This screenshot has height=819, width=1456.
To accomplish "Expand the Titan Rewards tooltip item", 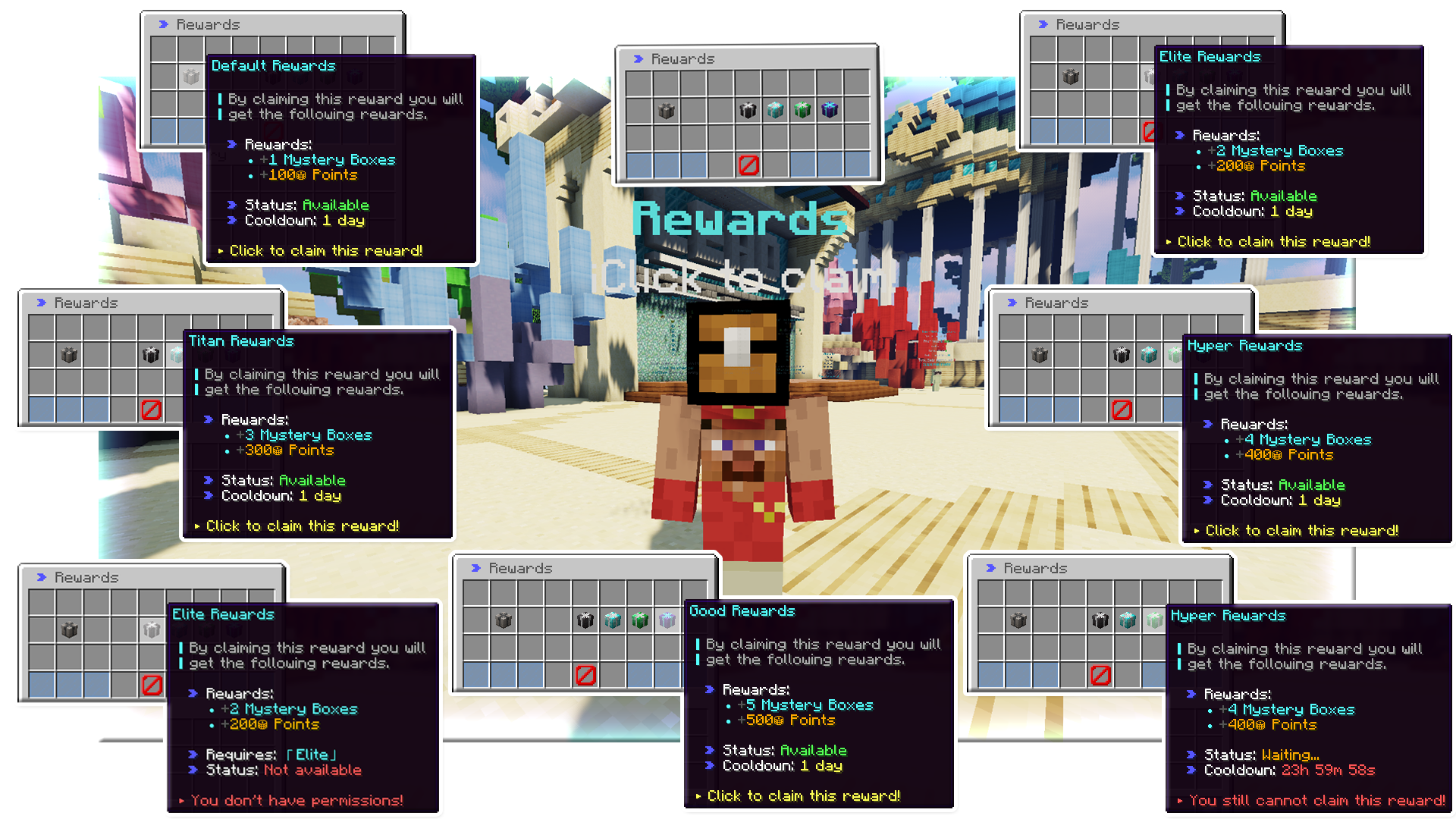I will 240,340.
